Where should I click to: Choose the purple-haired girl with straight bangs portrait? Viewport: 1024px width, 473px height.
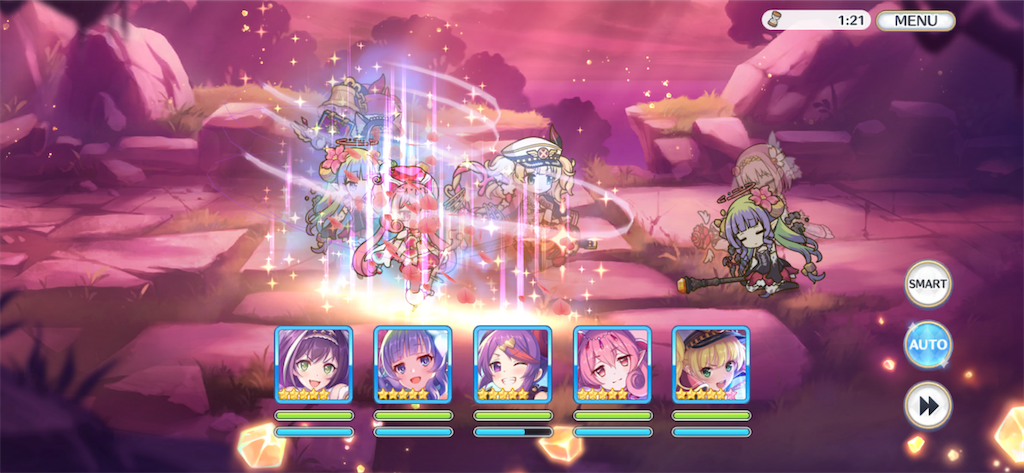pos(412,364)
